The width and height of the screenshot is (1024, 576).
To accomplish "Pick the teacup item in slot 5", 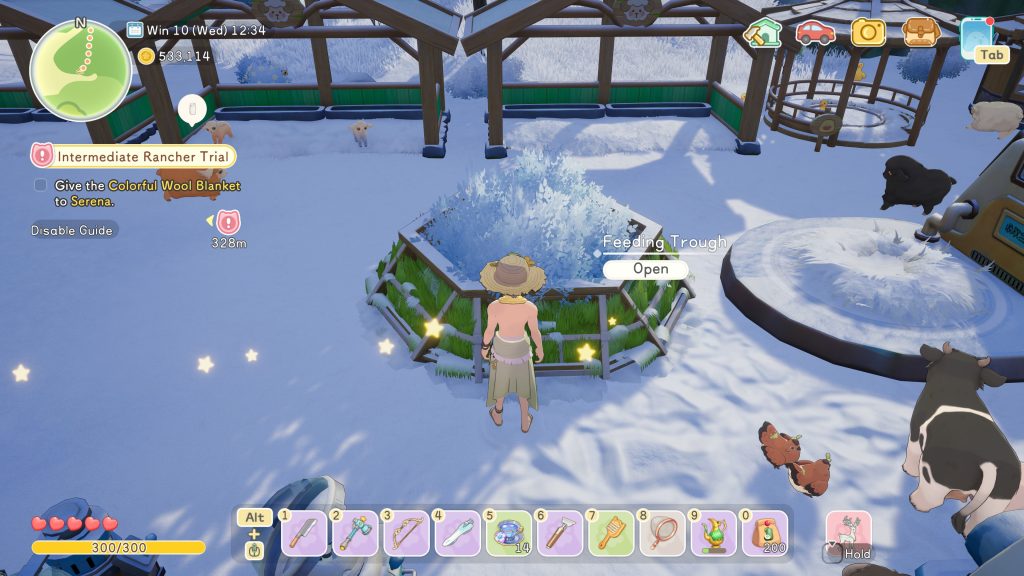I will coord(508,534).
